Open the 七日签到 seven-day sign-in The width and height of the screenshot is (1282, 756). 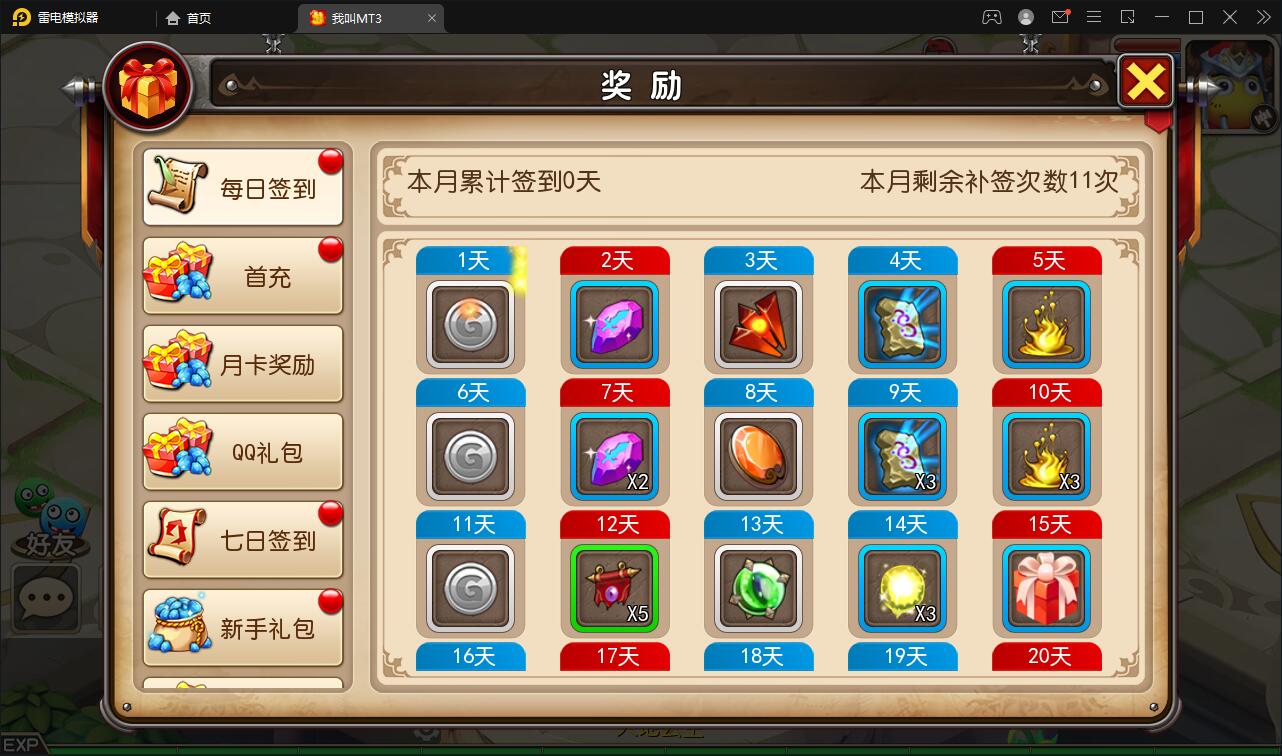[242, 539]
